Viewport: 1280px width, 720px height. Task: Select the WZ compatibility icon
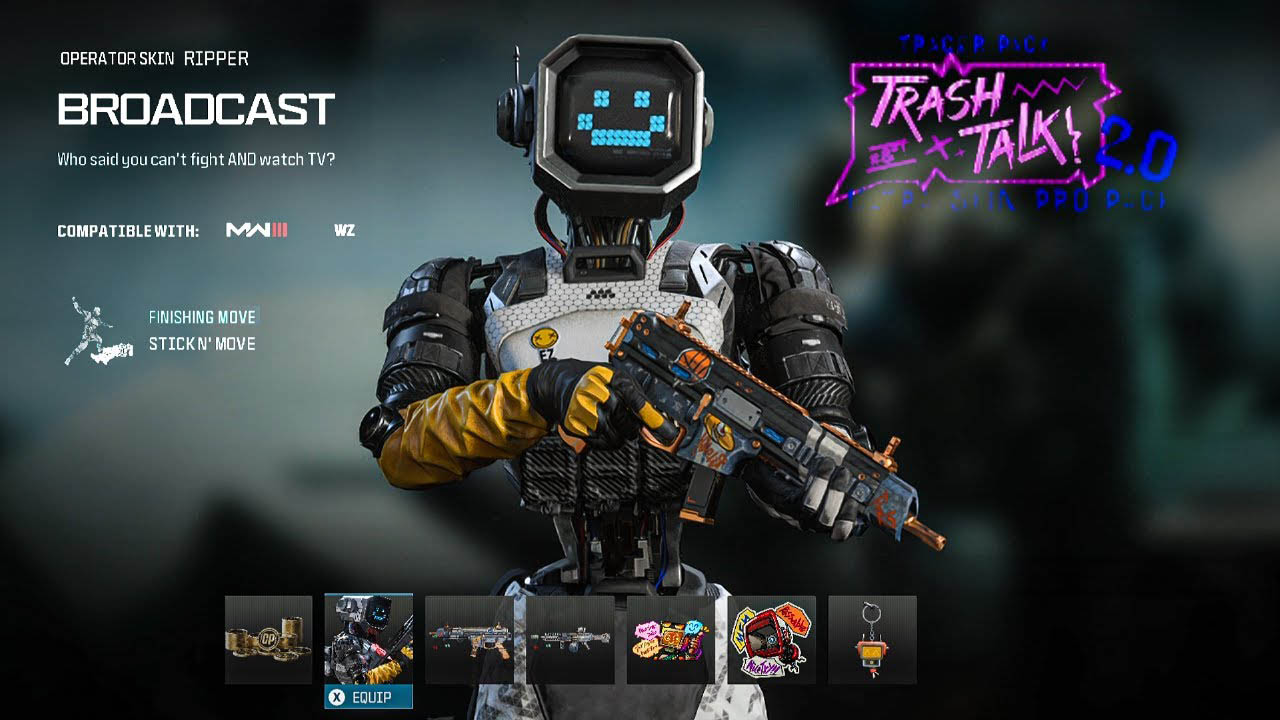click(x=340, y=229)
